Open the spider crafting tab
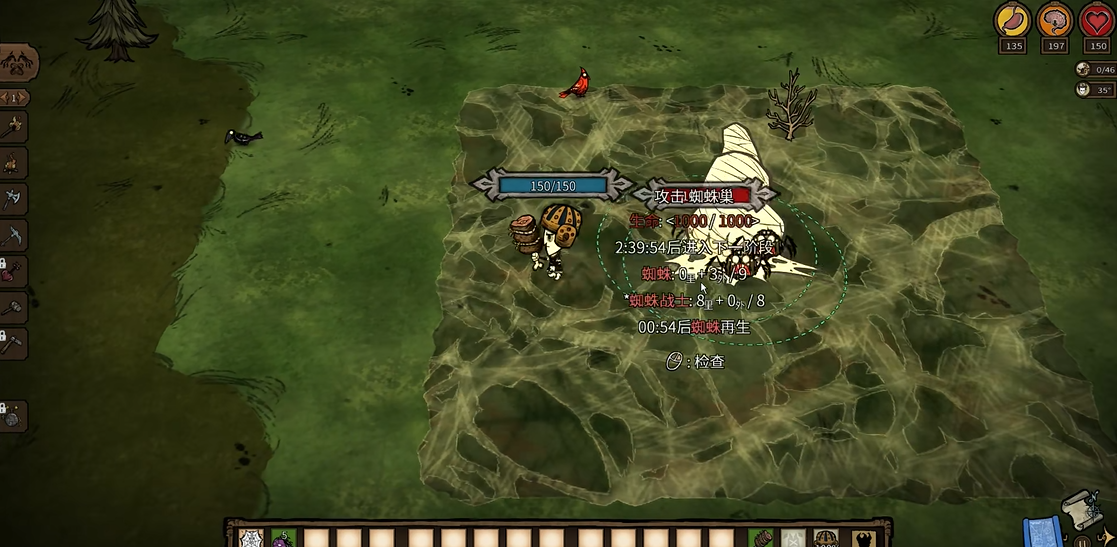 (18, 63)
